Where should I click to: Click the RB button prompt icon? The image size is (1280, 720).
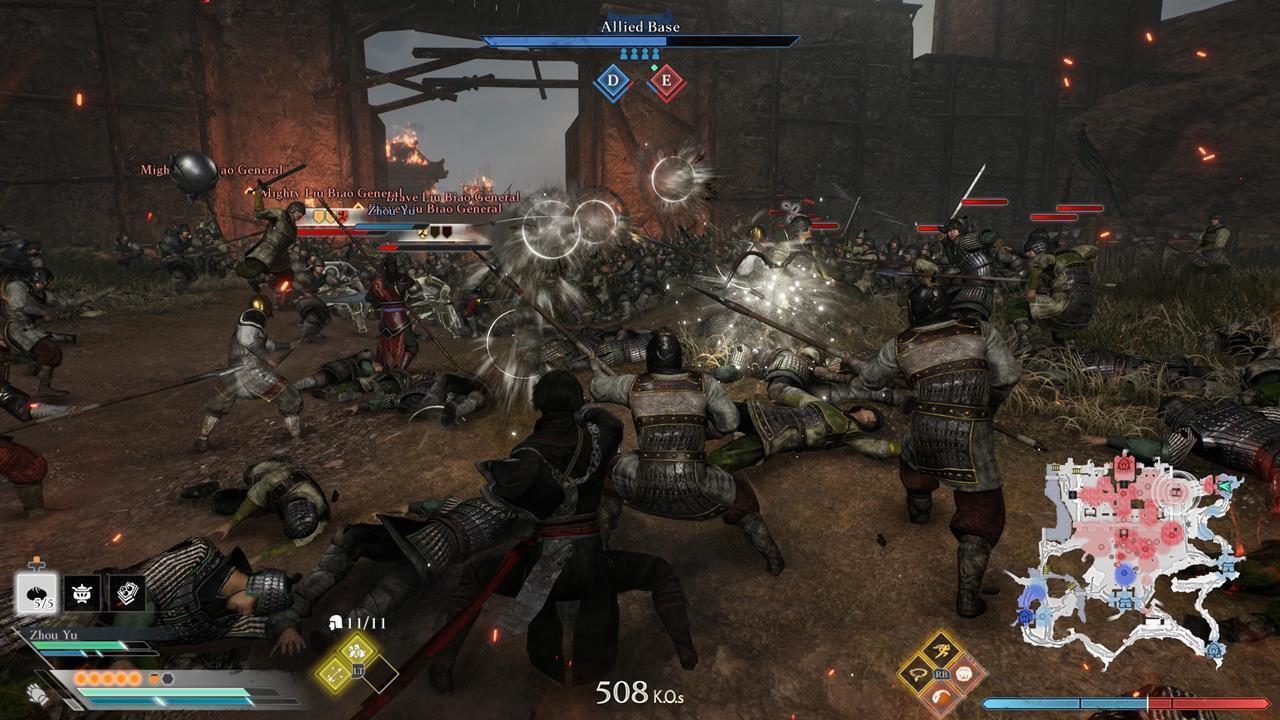coord(942,674)
